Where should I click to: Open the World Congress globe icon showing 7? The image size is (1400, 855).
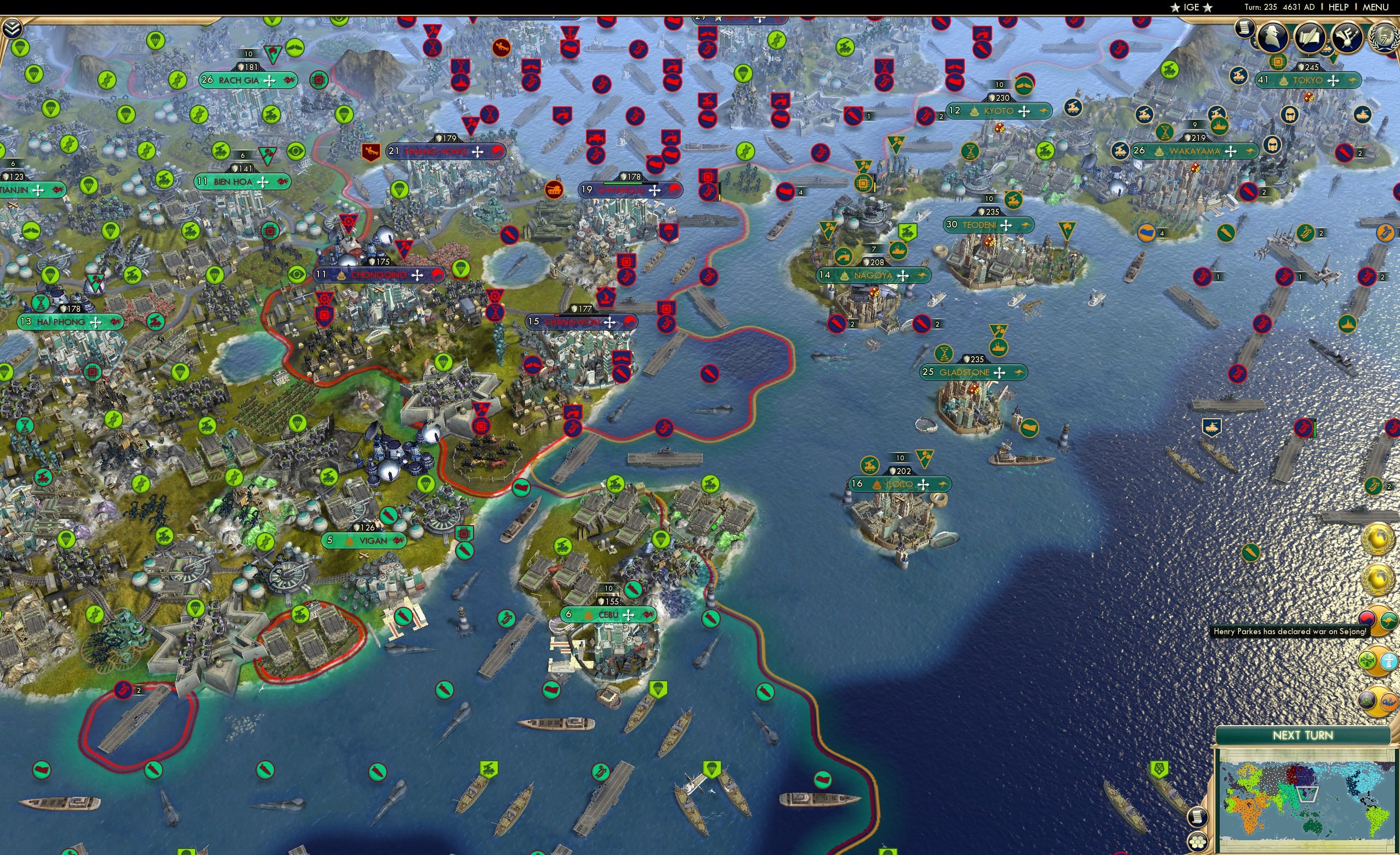1383,37
